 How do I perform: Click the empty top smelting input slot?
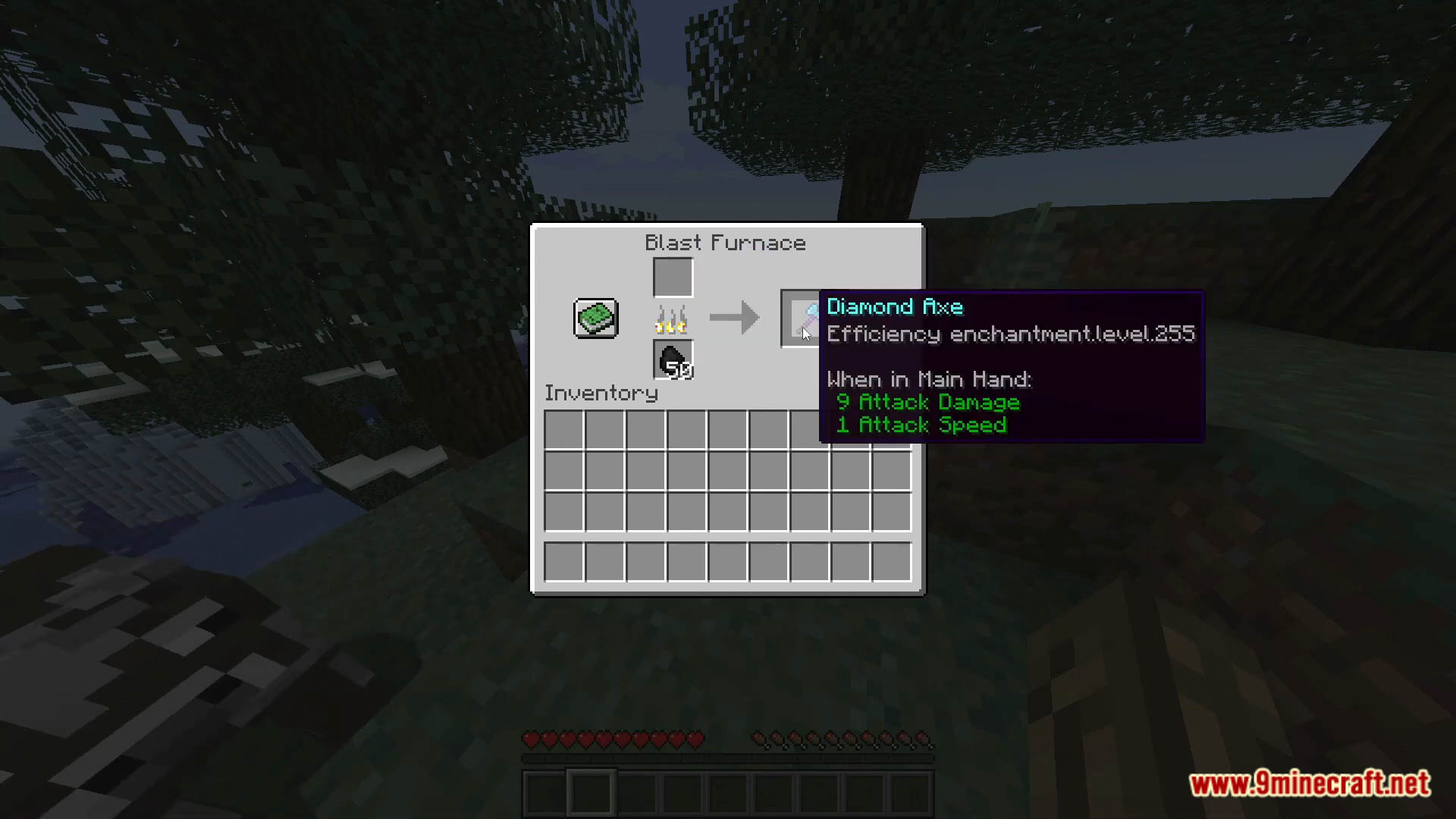(x=672, y=276)
